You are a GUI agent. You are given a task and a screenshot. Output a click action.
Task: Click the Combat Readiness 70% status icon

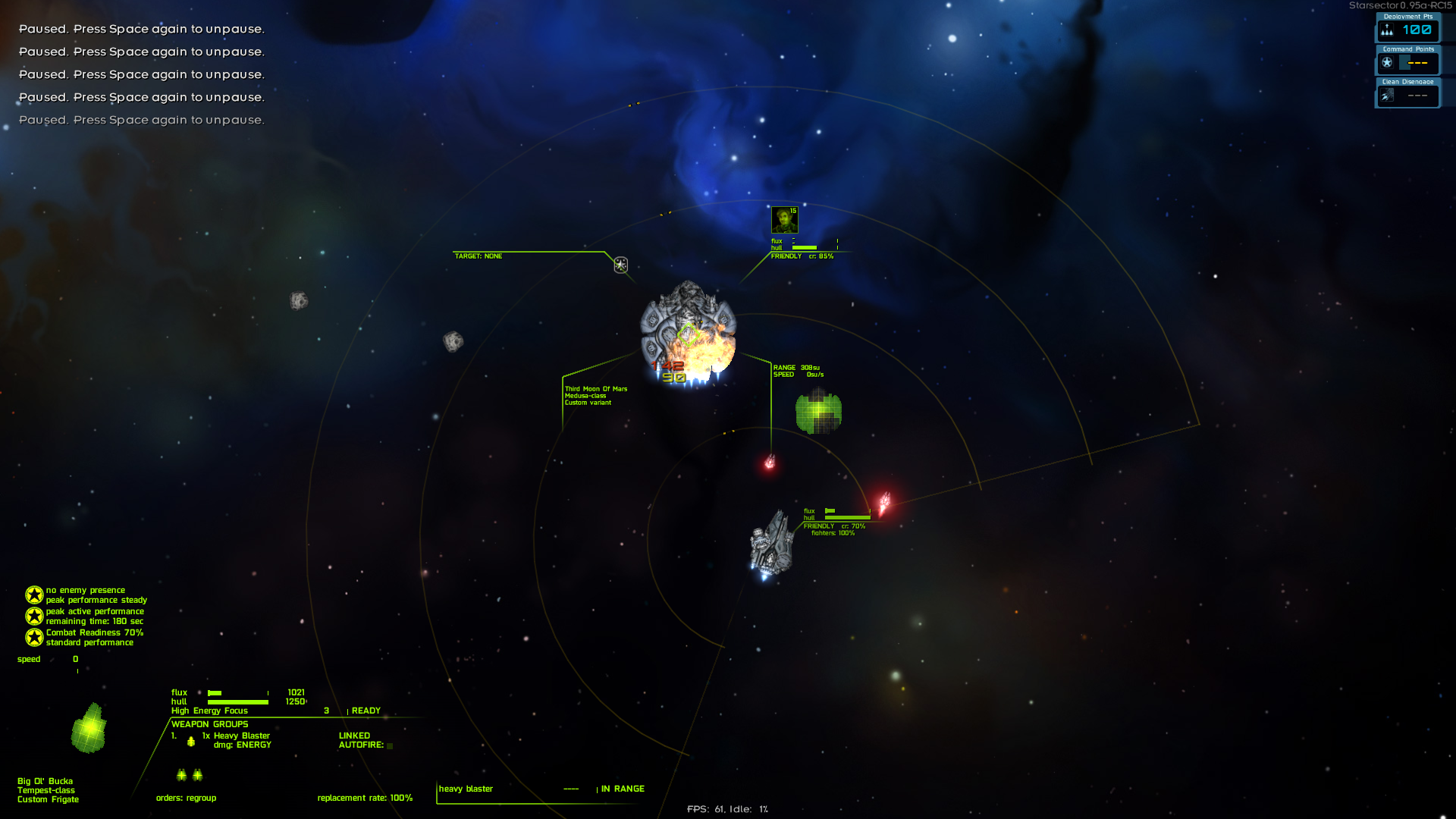coord(34,637)
